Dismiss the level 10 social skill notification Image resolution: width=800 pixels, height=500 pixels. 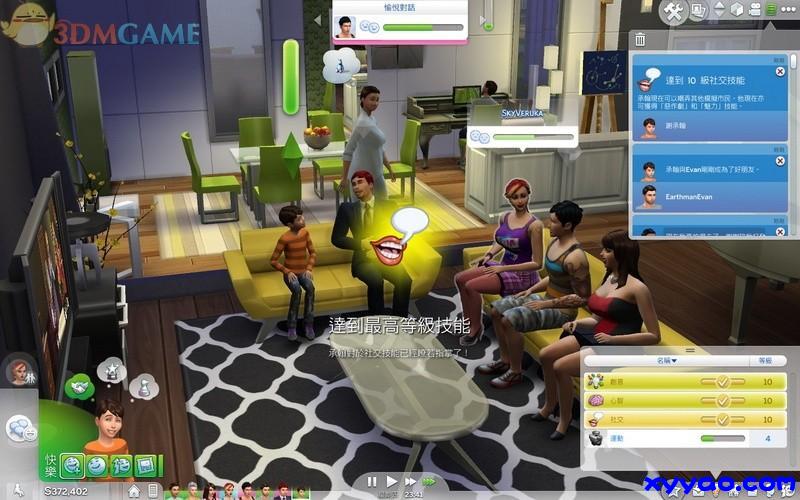[780, 70]
